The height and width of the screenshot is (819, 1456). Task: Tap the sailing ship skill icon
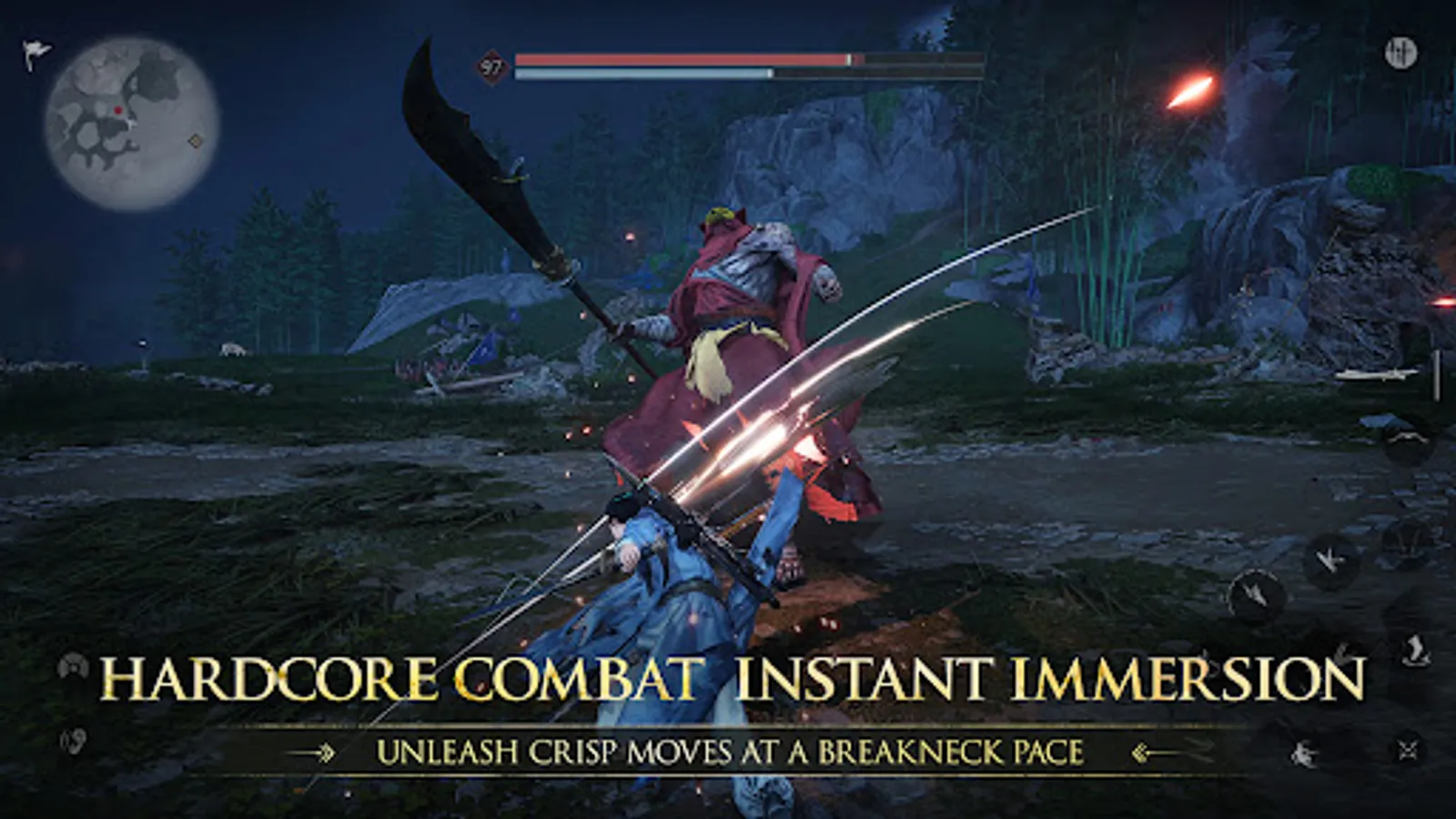(1413, 651)
